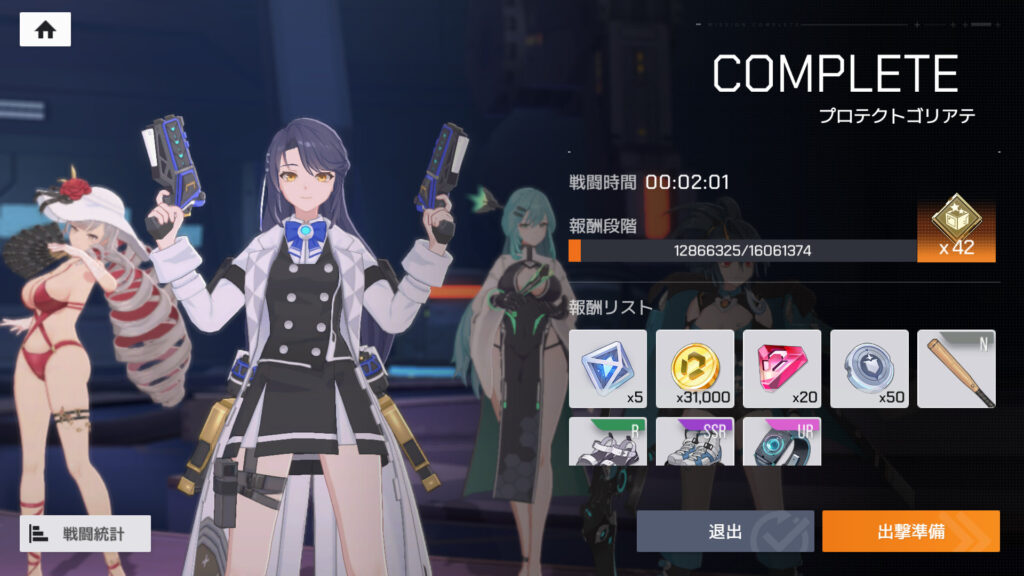Select the N-rank baseball bat reward

956,368
